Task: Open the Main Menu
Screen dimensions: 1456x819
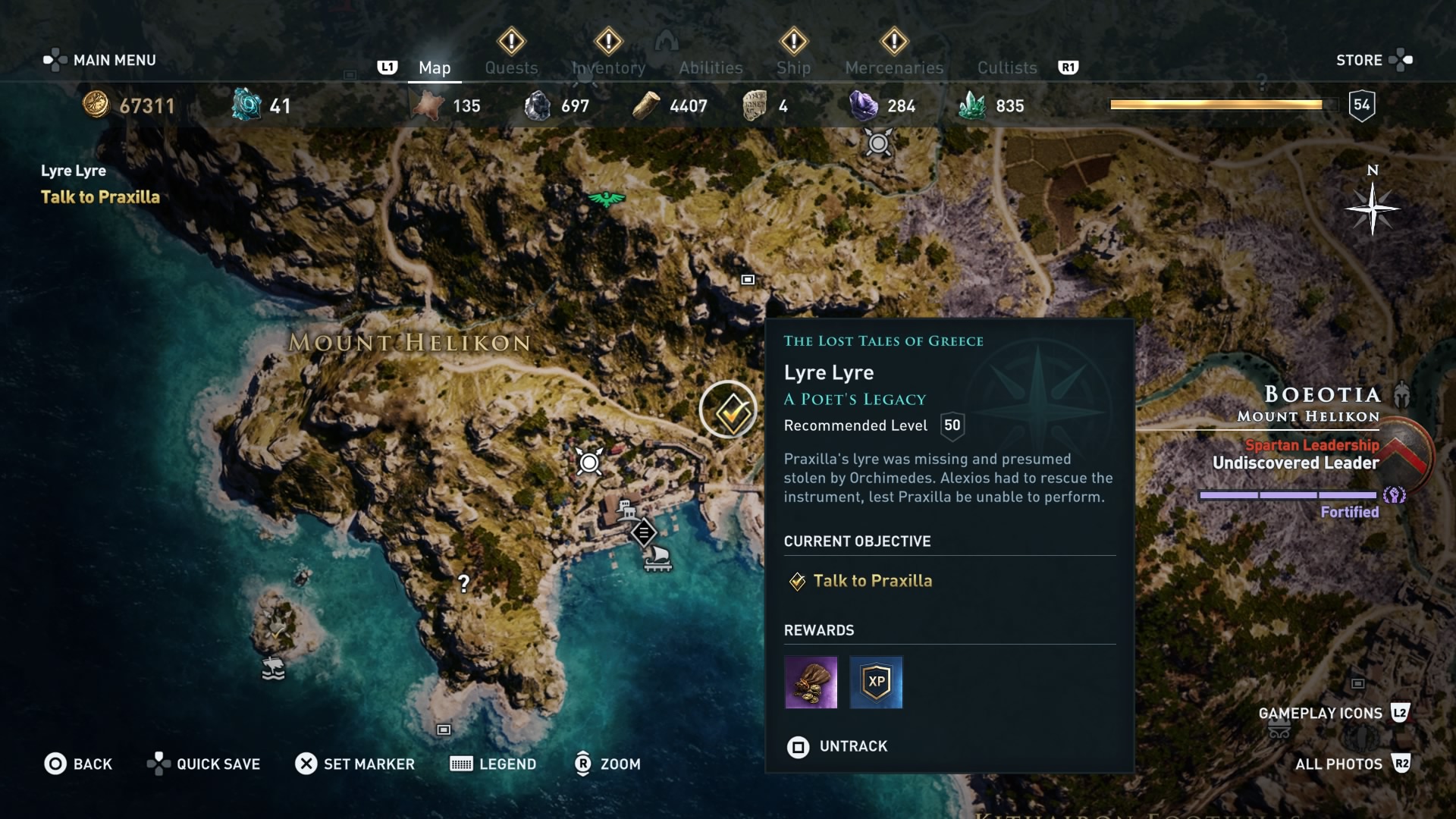Action: click(100, 60)
